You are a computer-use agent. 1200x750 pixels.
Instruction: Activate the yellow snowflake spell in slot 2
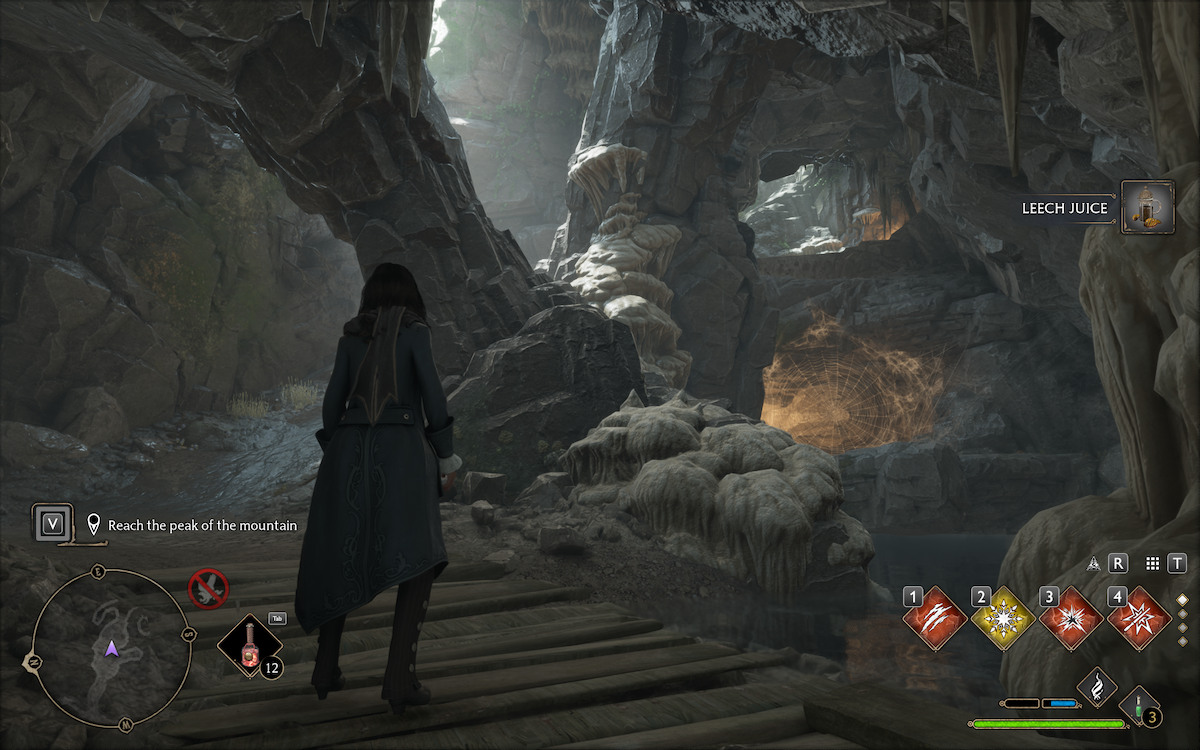[1003, 619]
